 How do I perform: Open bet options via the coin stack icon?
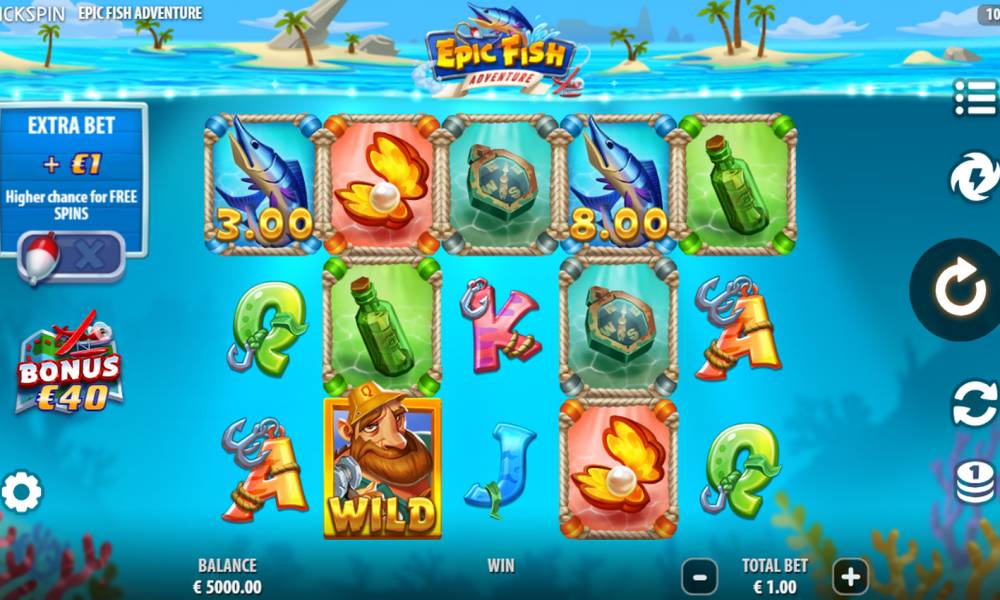coord(974,482)
